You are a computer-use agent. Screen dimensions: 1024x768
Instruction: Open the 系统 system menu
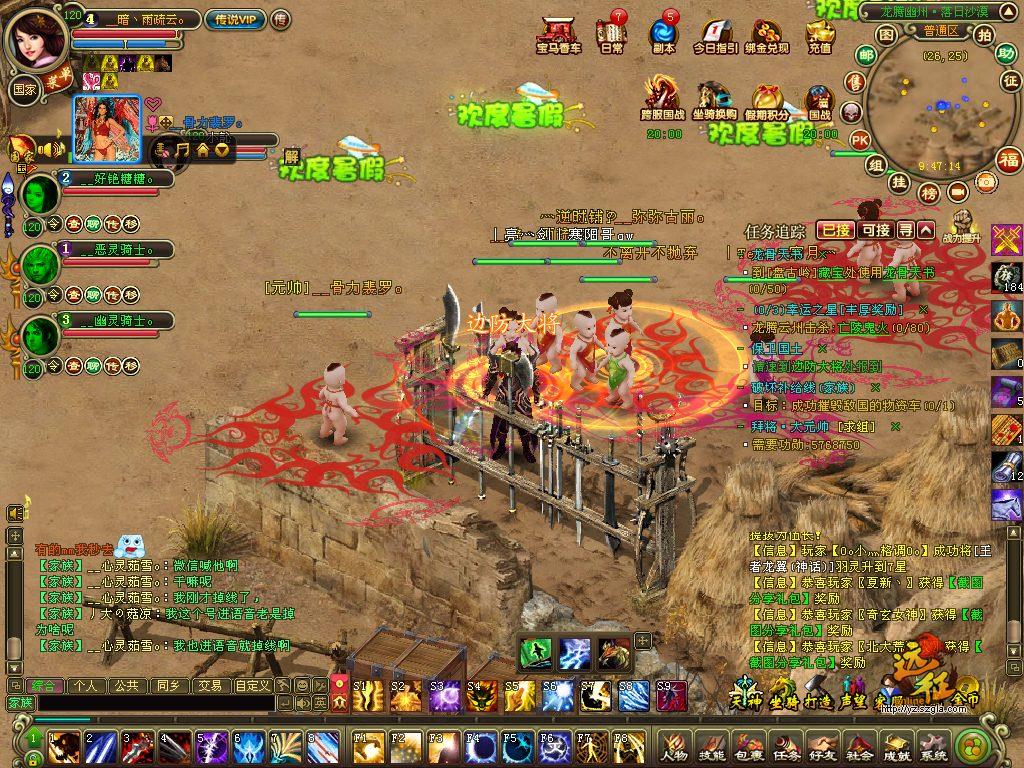pos(932,747)
